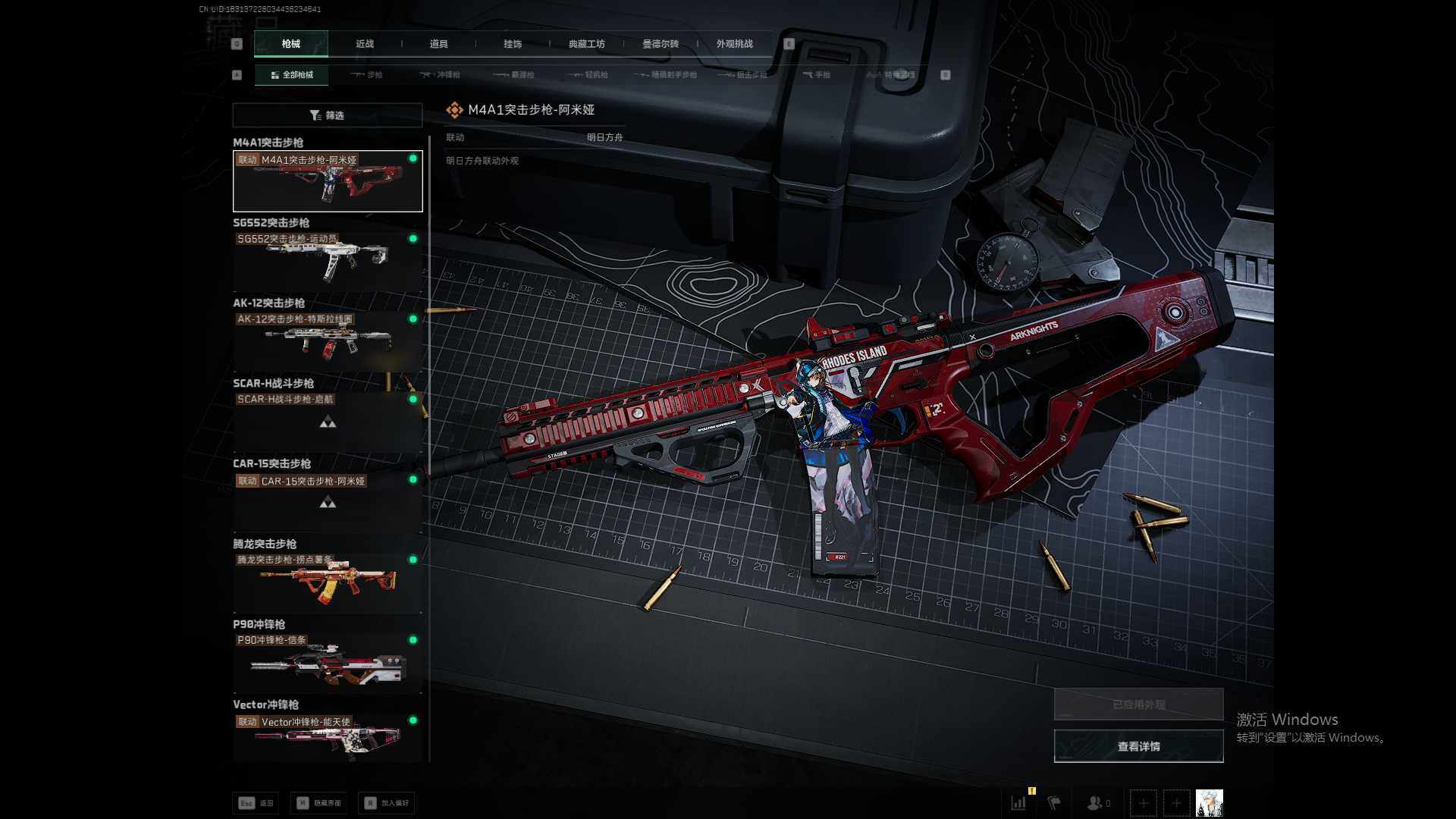1456x819 pixels.
Task: Open the 外观挑战 tab
Action: [734, 44]
